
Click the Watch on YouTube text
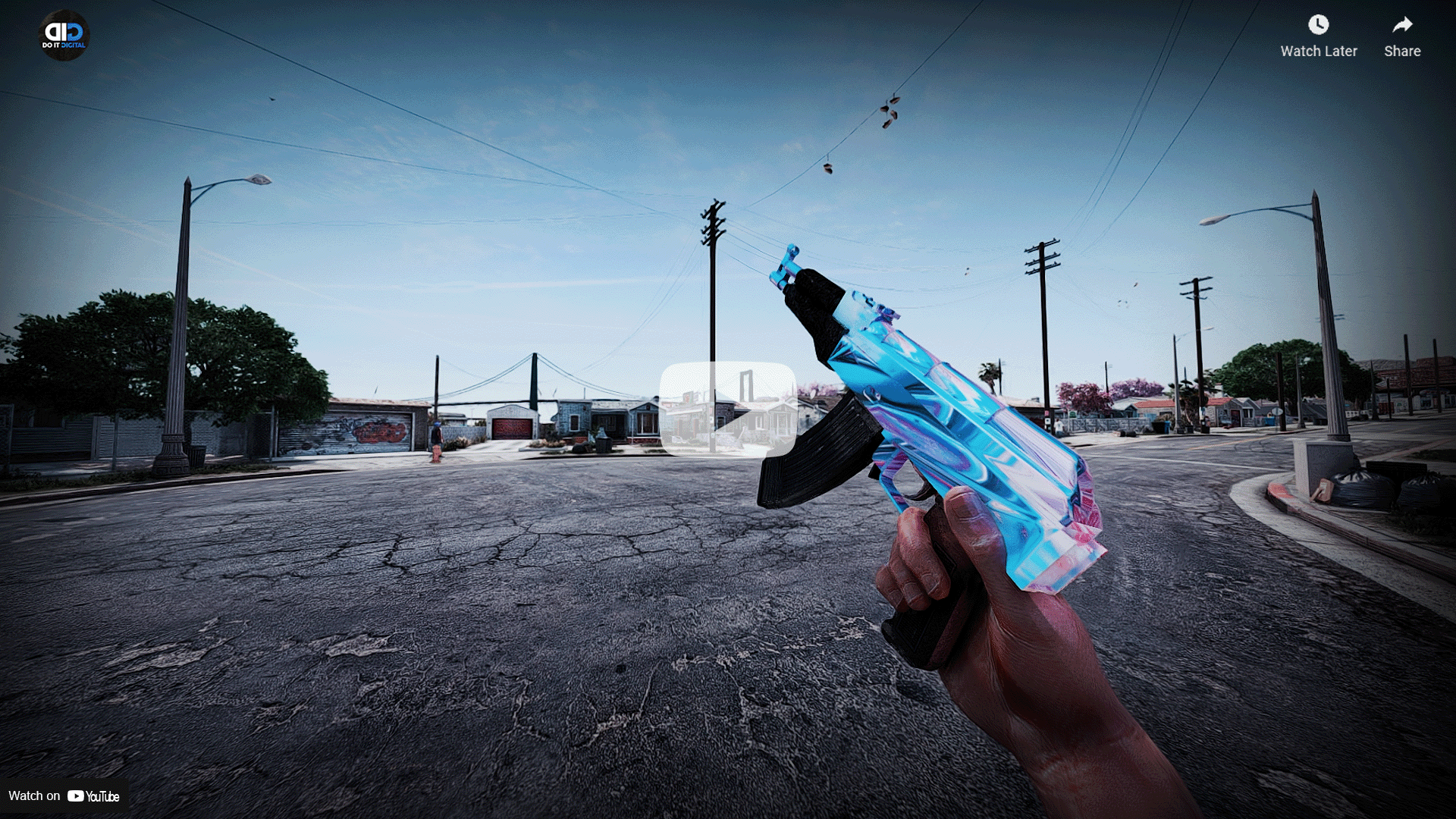point(34,796)
